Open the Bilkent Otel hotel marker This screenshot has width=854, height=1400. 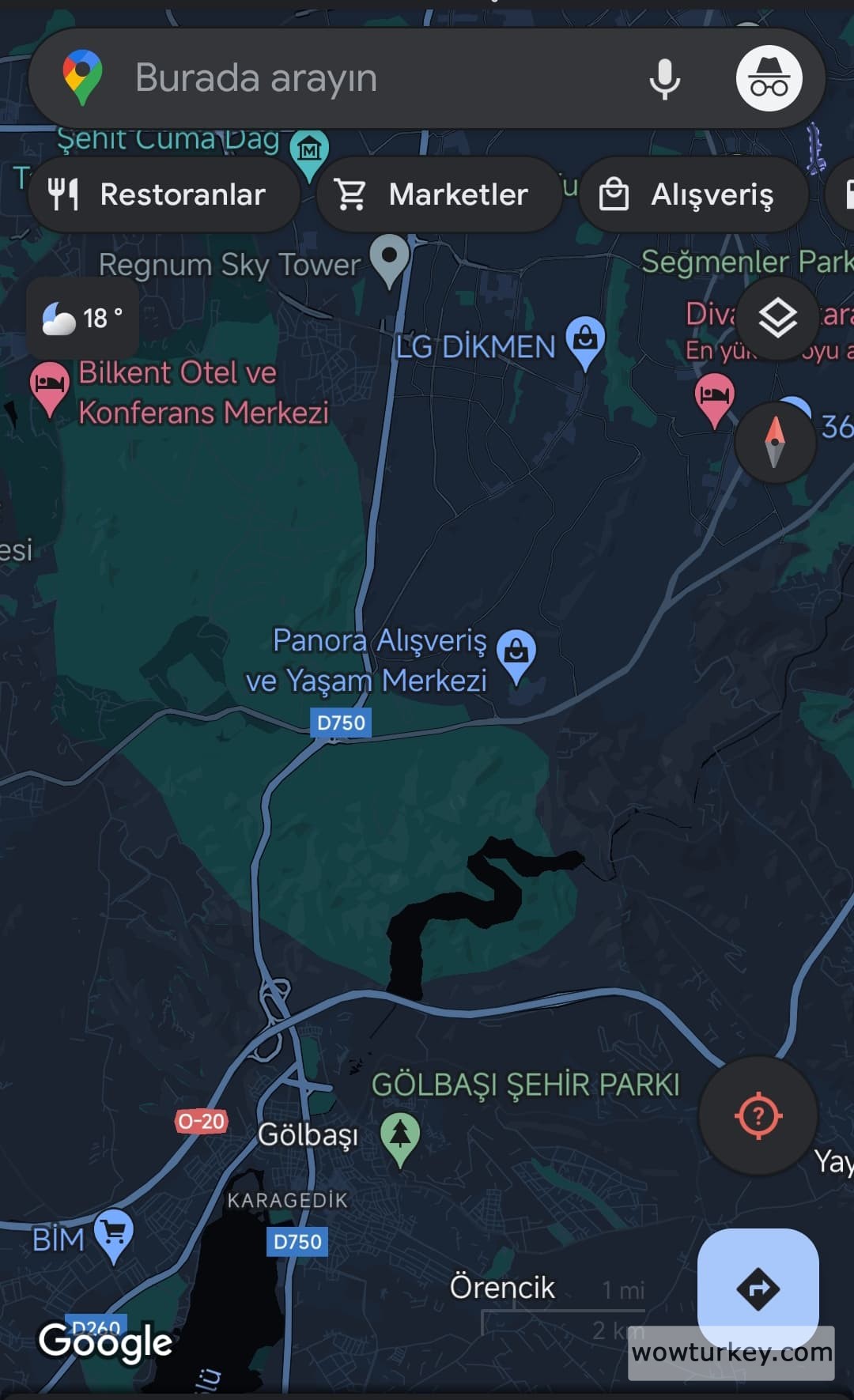[x=49, y=386]
